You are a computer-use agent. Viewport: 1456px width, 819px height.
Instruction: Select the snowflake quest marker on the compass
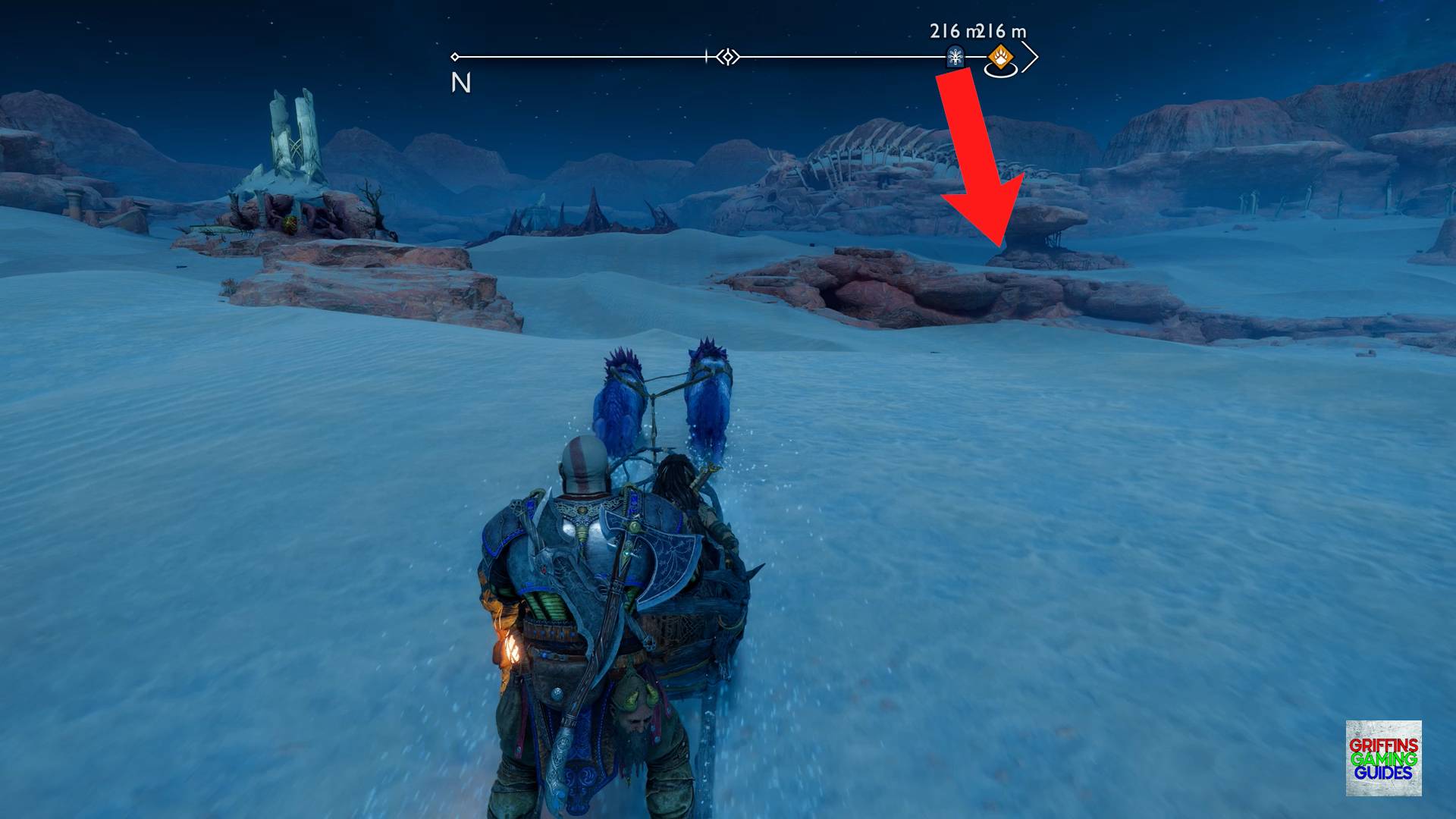955,55
